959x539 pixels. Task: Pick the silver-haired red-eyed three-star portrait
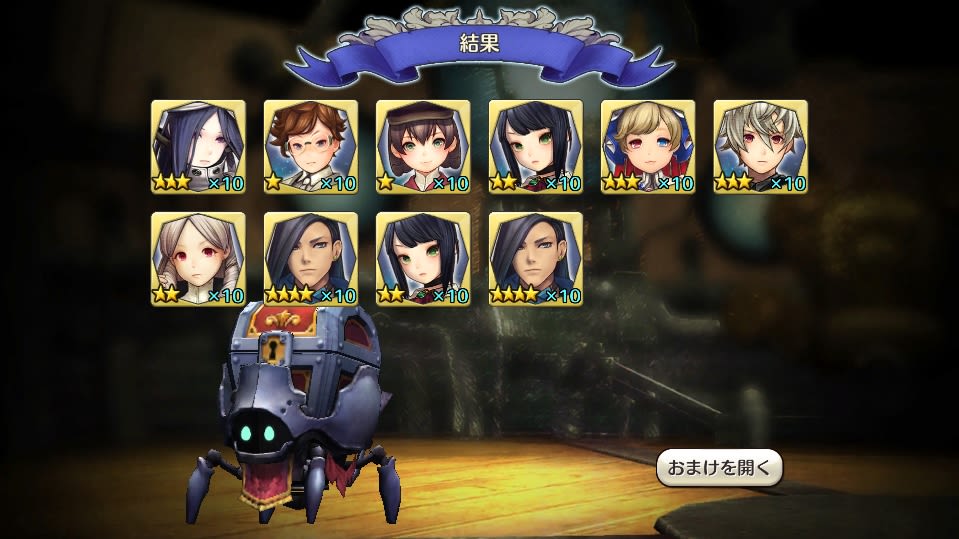click(x=760, y=146)
